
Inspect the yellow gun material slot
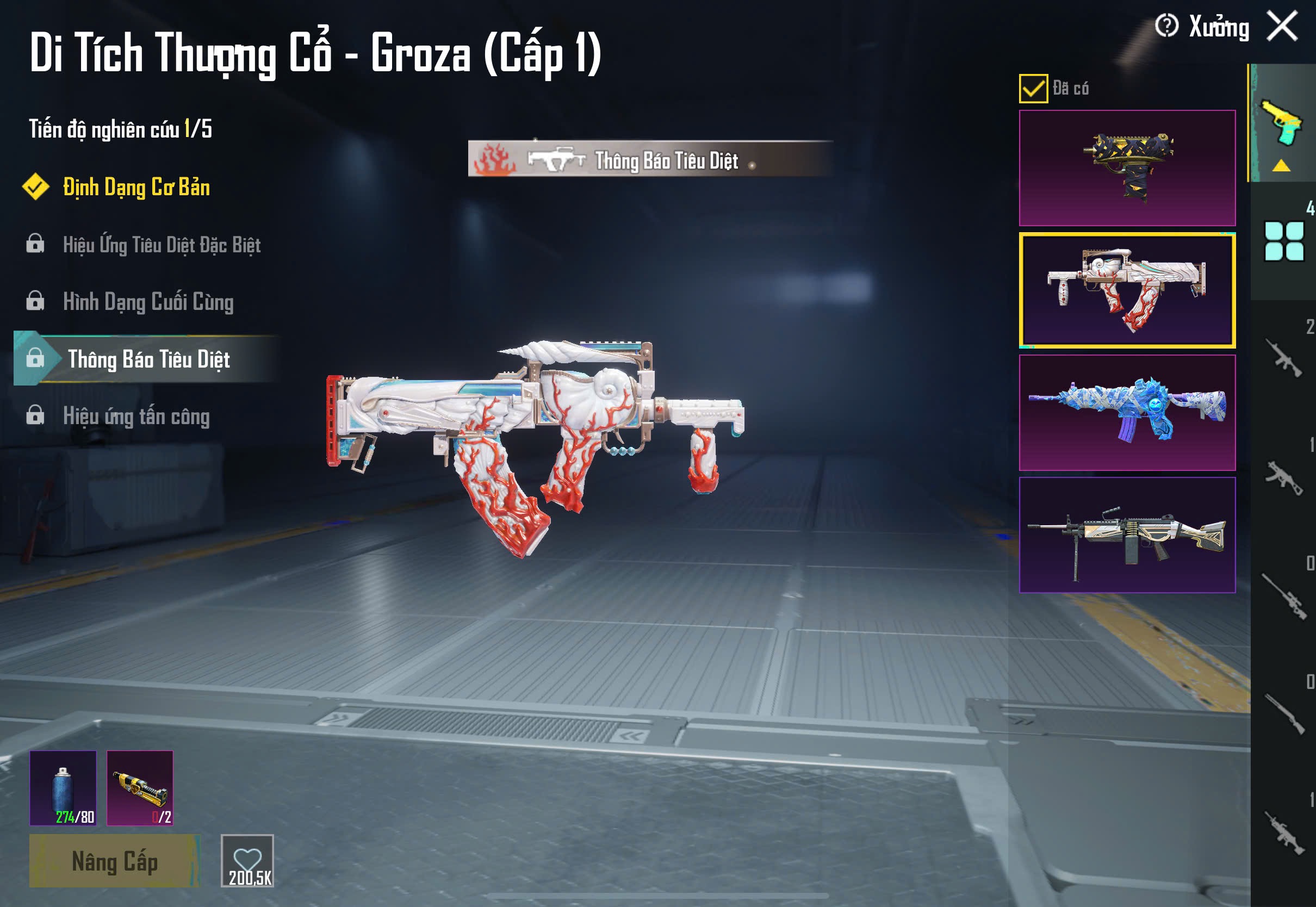140,788
